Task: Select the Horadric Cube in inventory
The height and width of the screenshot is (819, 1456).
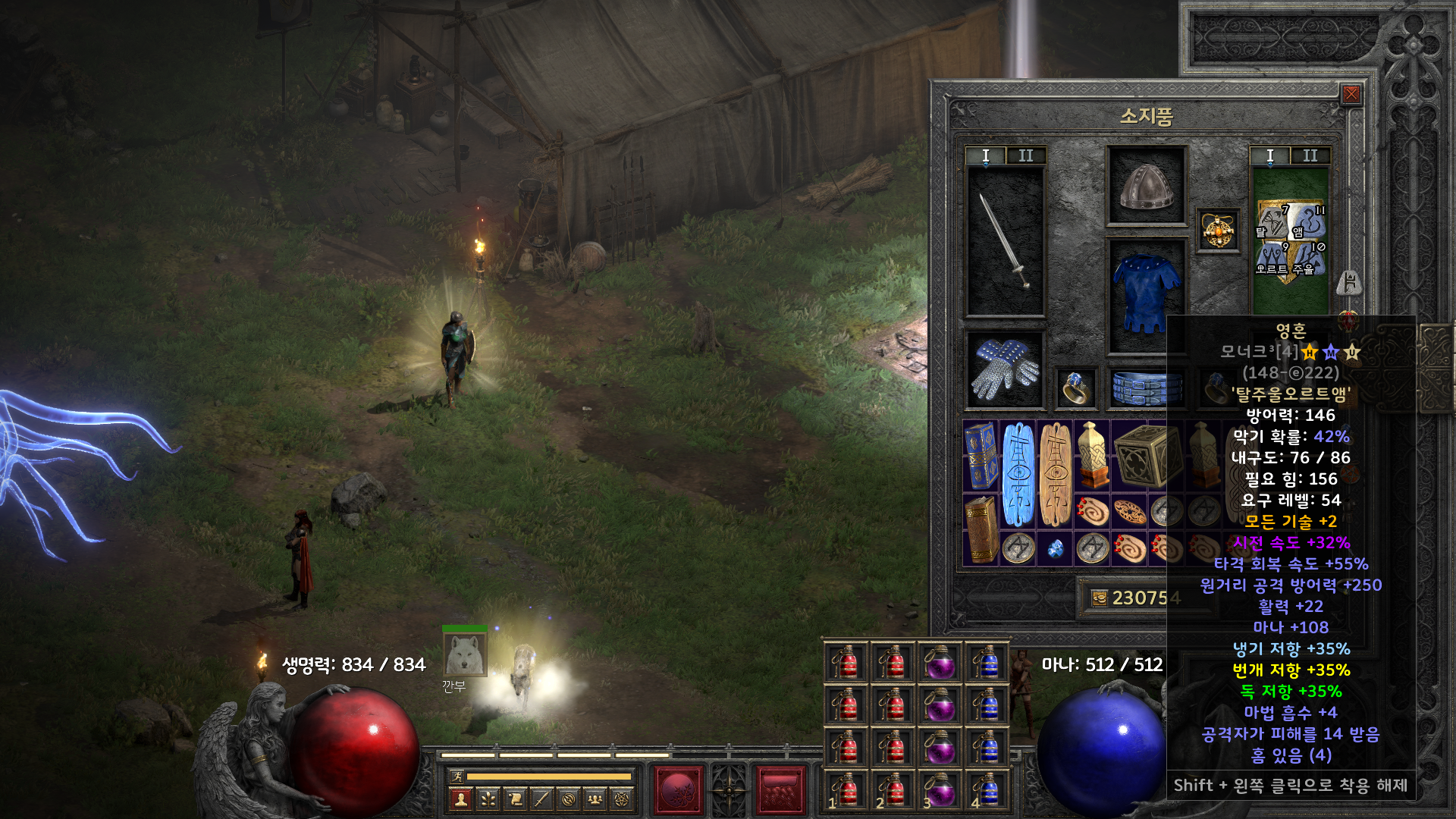Action: pos(1147,455)
